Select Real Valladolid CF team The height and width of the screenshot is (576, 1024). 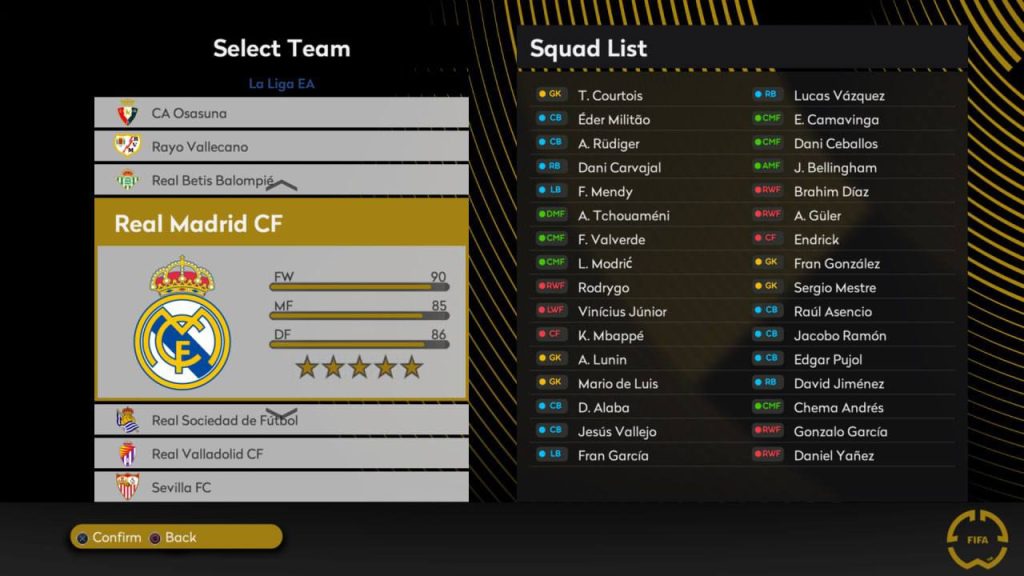pos(281,454)
